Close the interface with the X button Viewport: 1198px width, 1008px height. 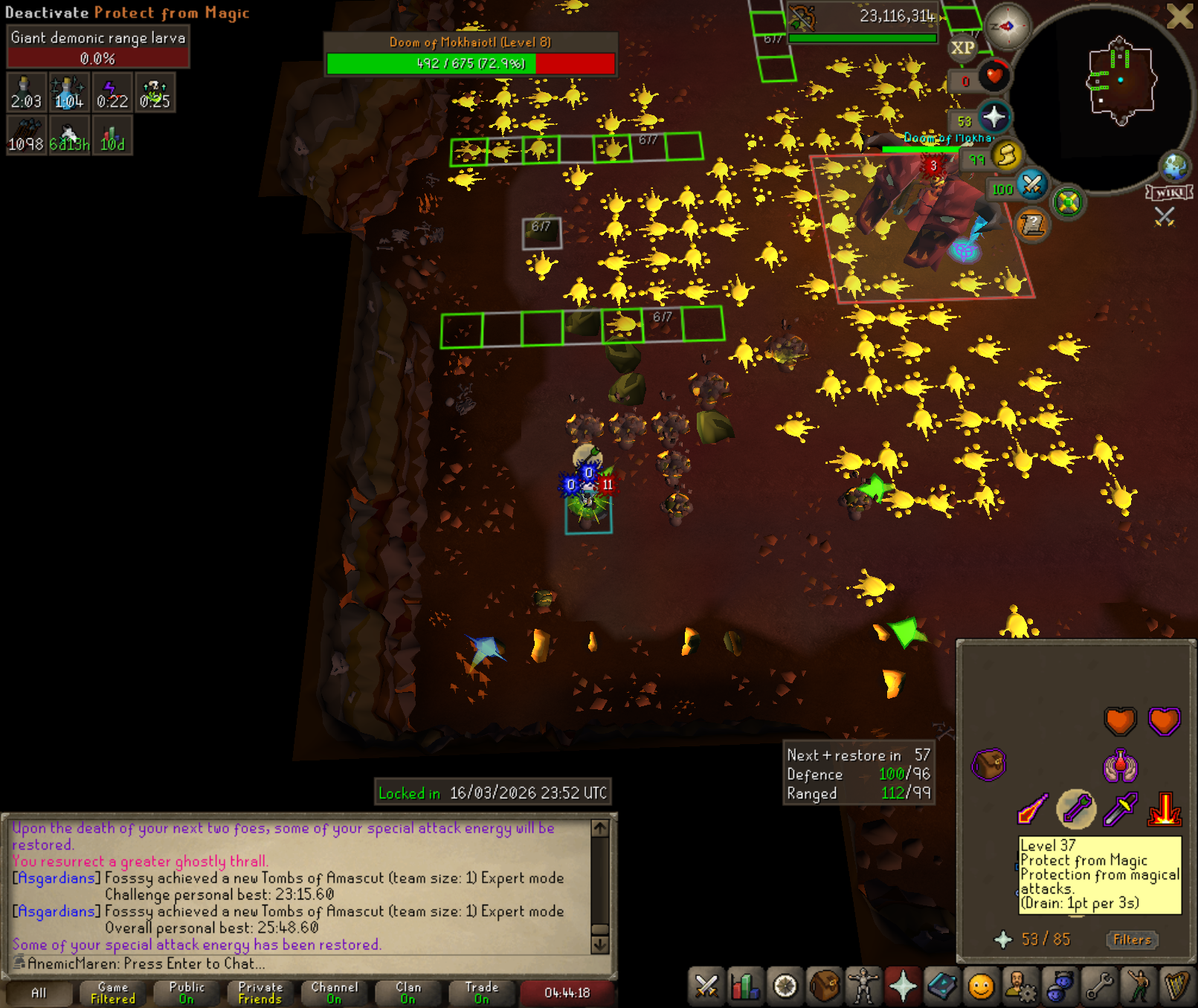[1180, 16]
